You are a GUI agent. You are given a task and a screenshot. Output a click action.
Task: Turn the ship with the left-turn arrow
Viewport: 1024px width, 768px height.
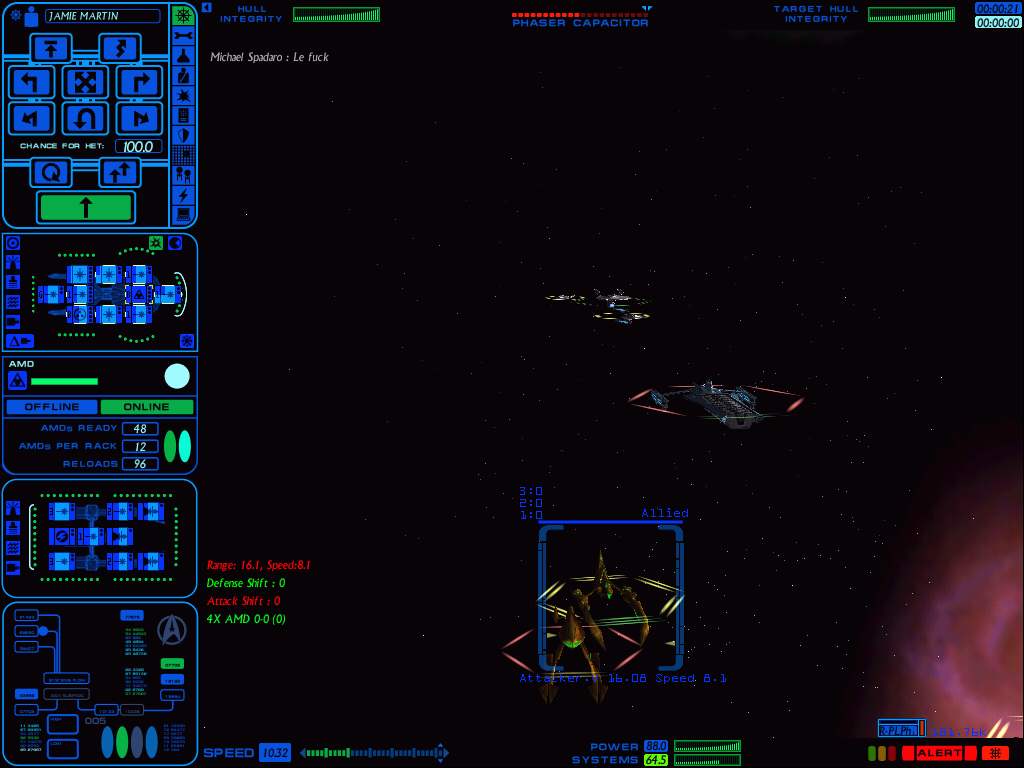click(31, 82)
